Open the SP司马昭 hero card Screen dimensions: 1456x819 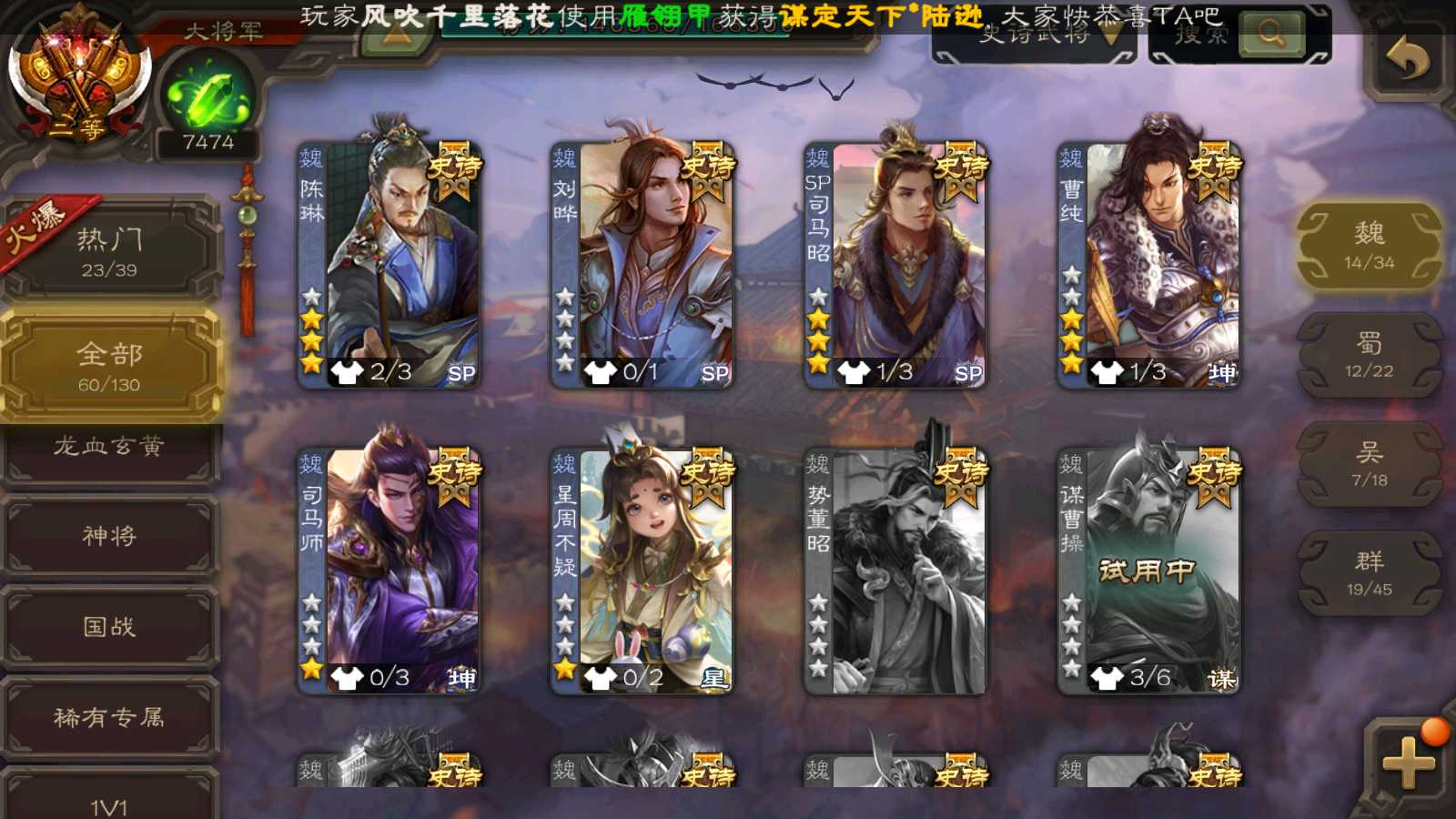895,264
